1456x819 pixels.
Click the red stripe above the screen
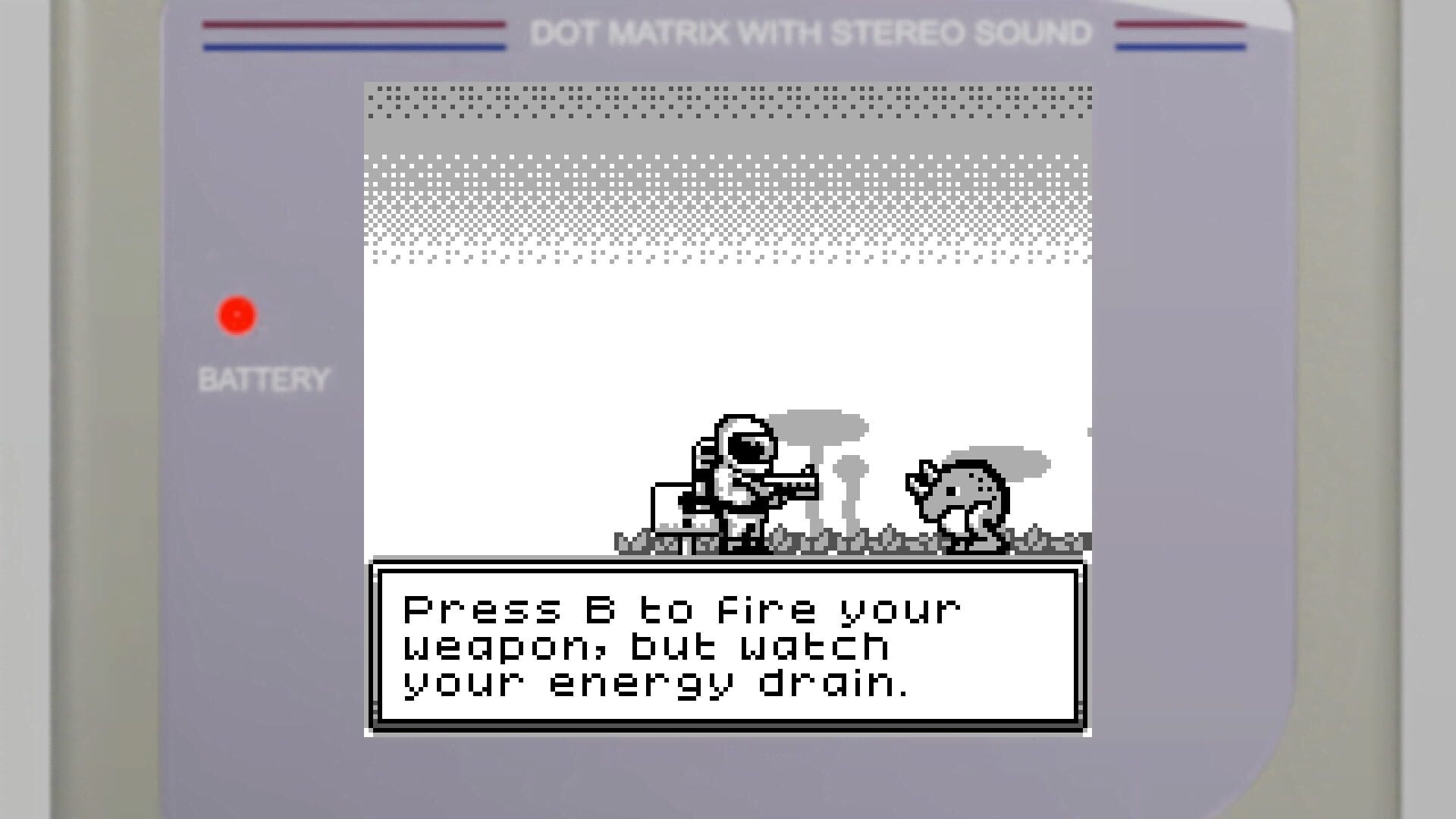pyautogui.click(x=353, y=25)
